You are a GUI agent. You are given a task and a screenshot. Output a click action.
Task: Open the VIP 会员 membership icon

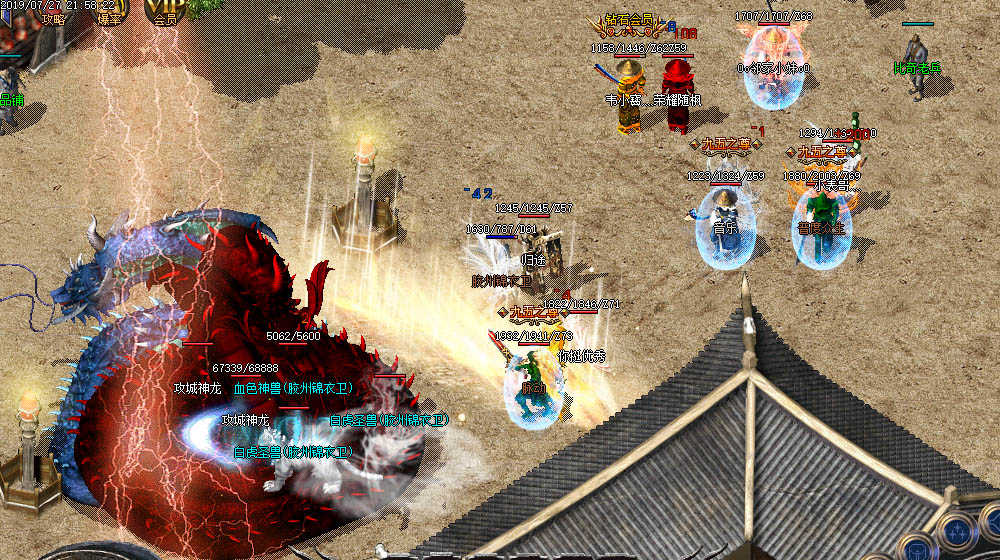(x=163, y=12)
